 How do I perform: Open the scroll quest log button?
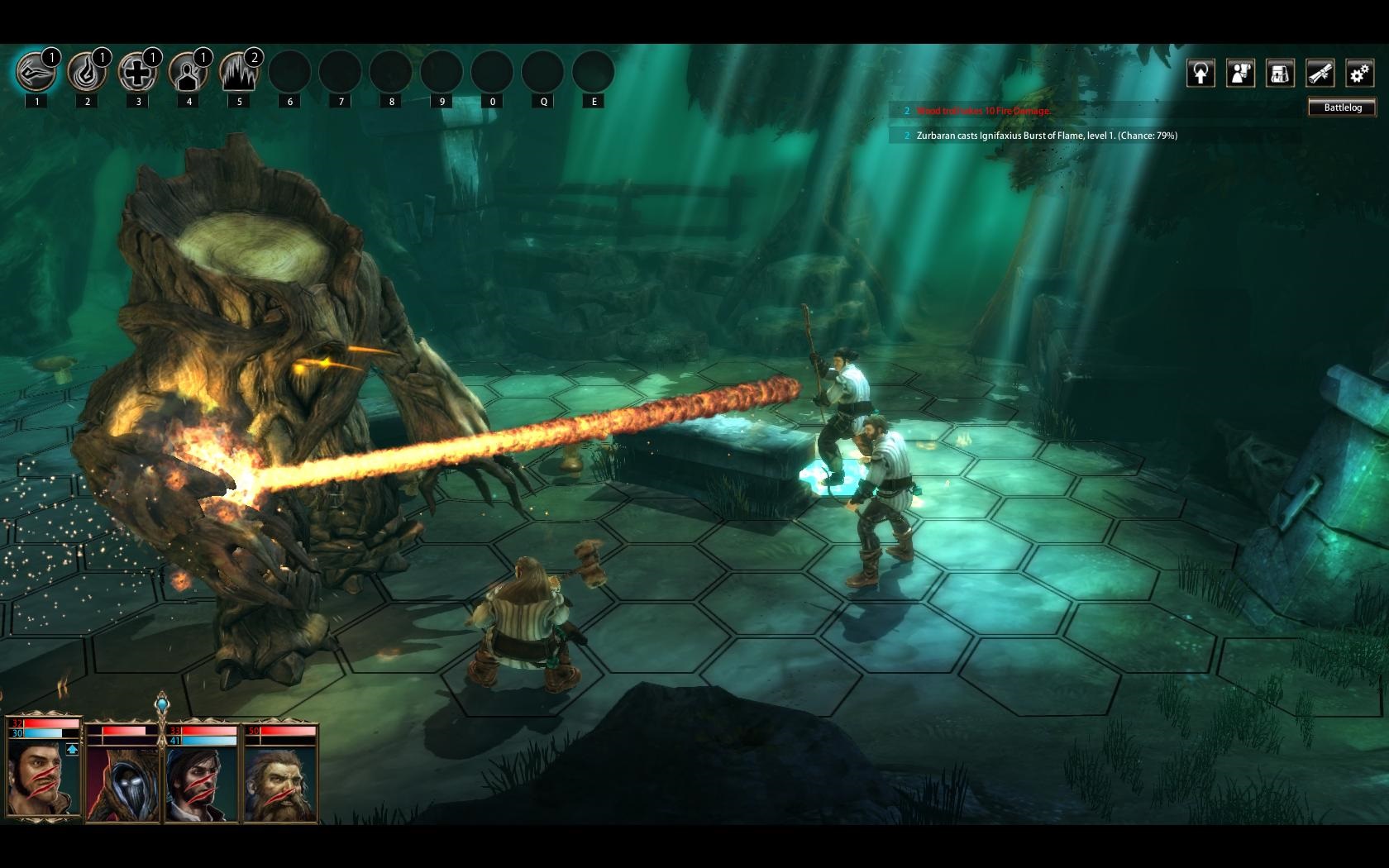tap(1320, 74)
